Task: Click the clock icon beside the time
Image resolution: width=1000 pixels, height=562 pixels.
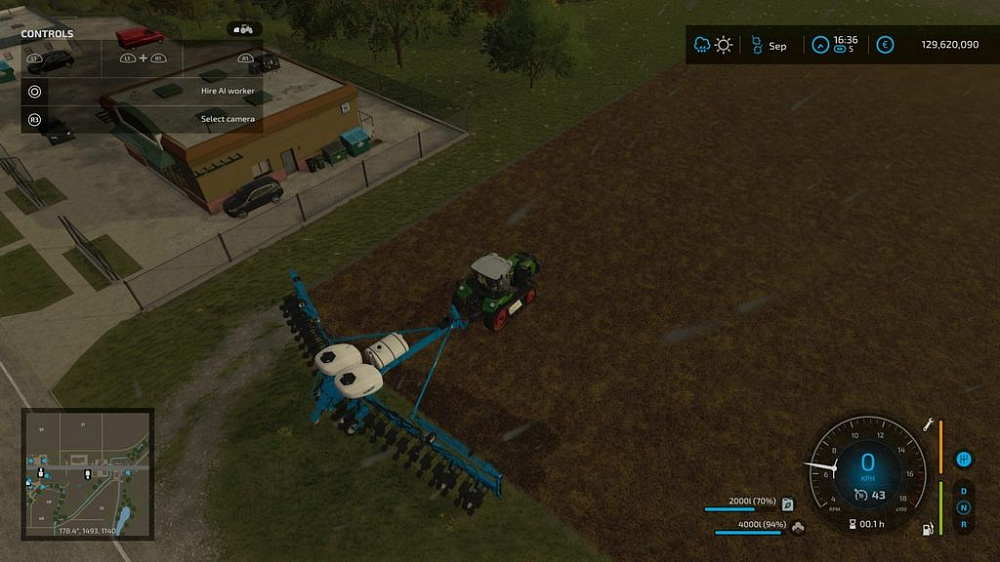Action: (x=820, y=45)
